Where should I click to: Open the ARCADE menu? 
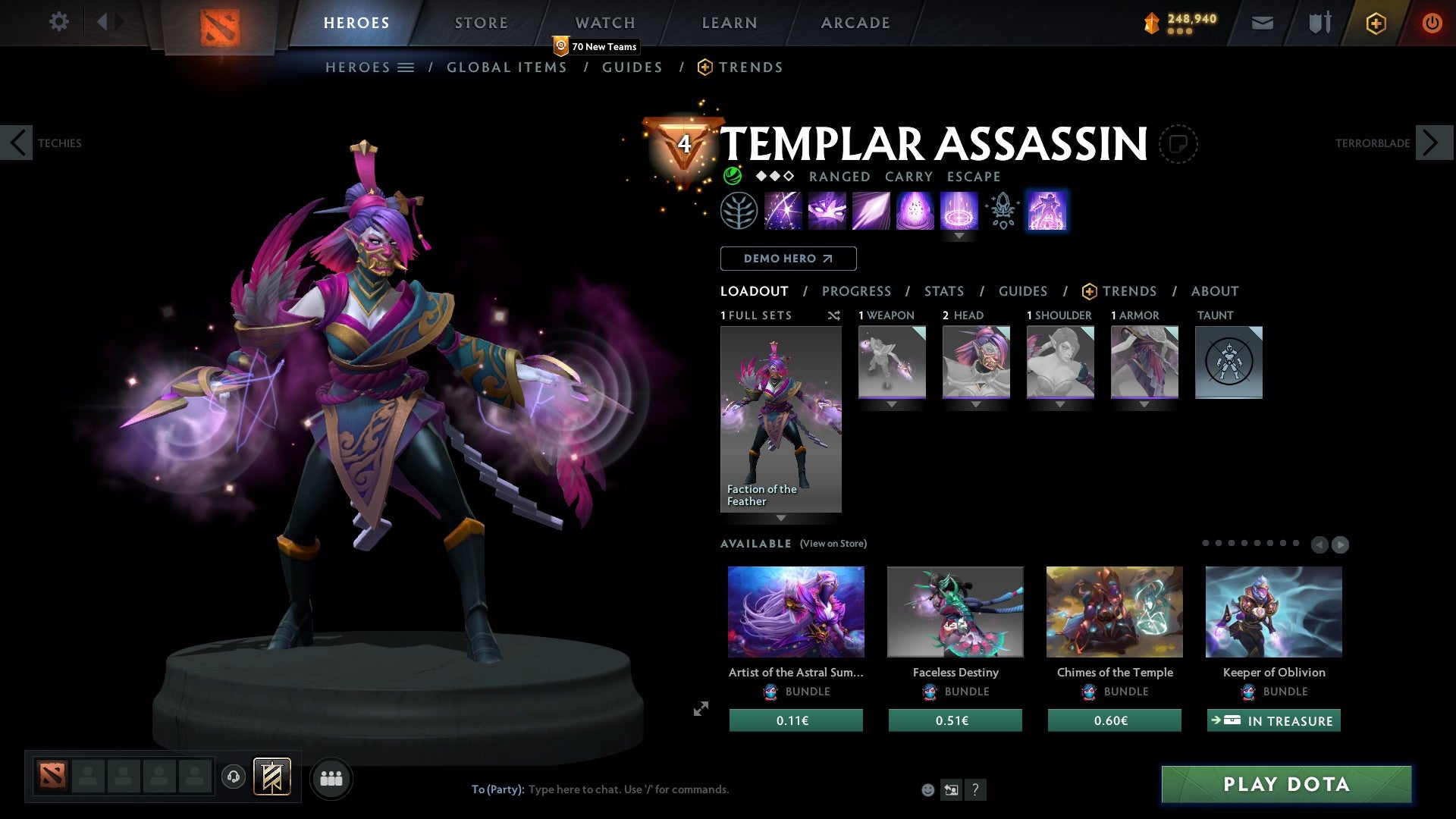855,22
